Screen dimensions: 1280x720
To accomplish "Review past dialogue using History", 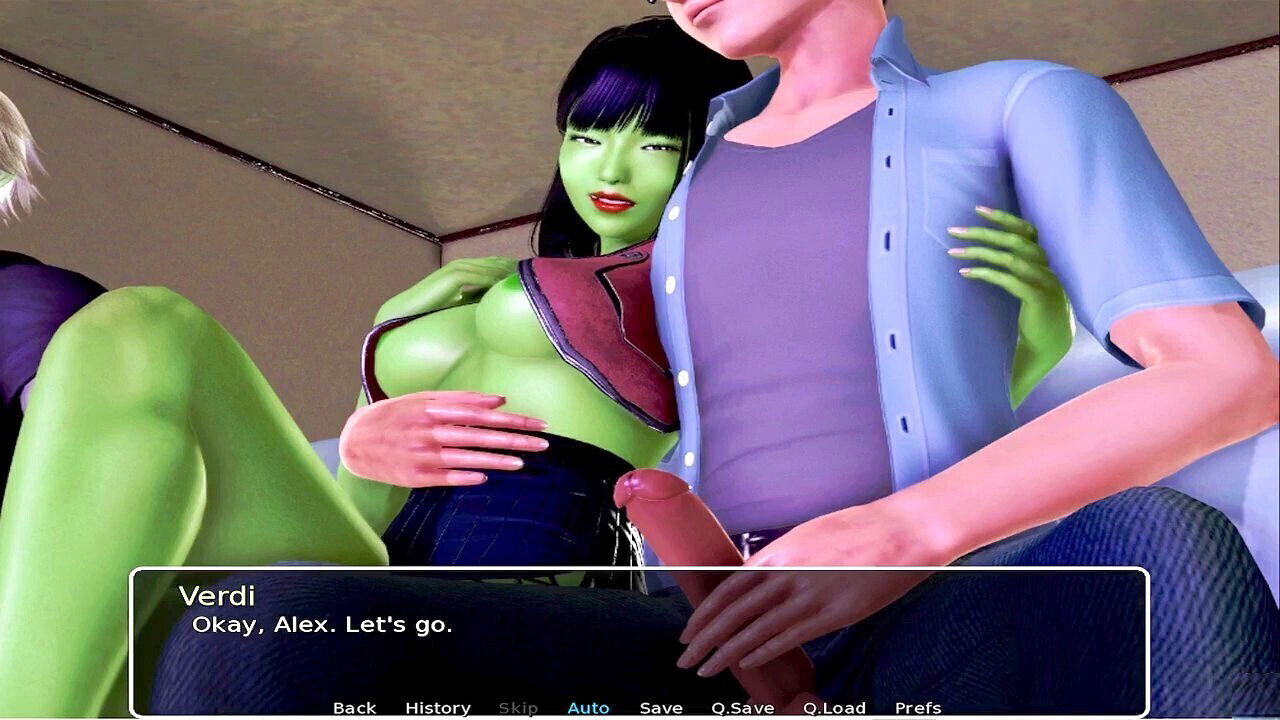I will click(438, 707).
